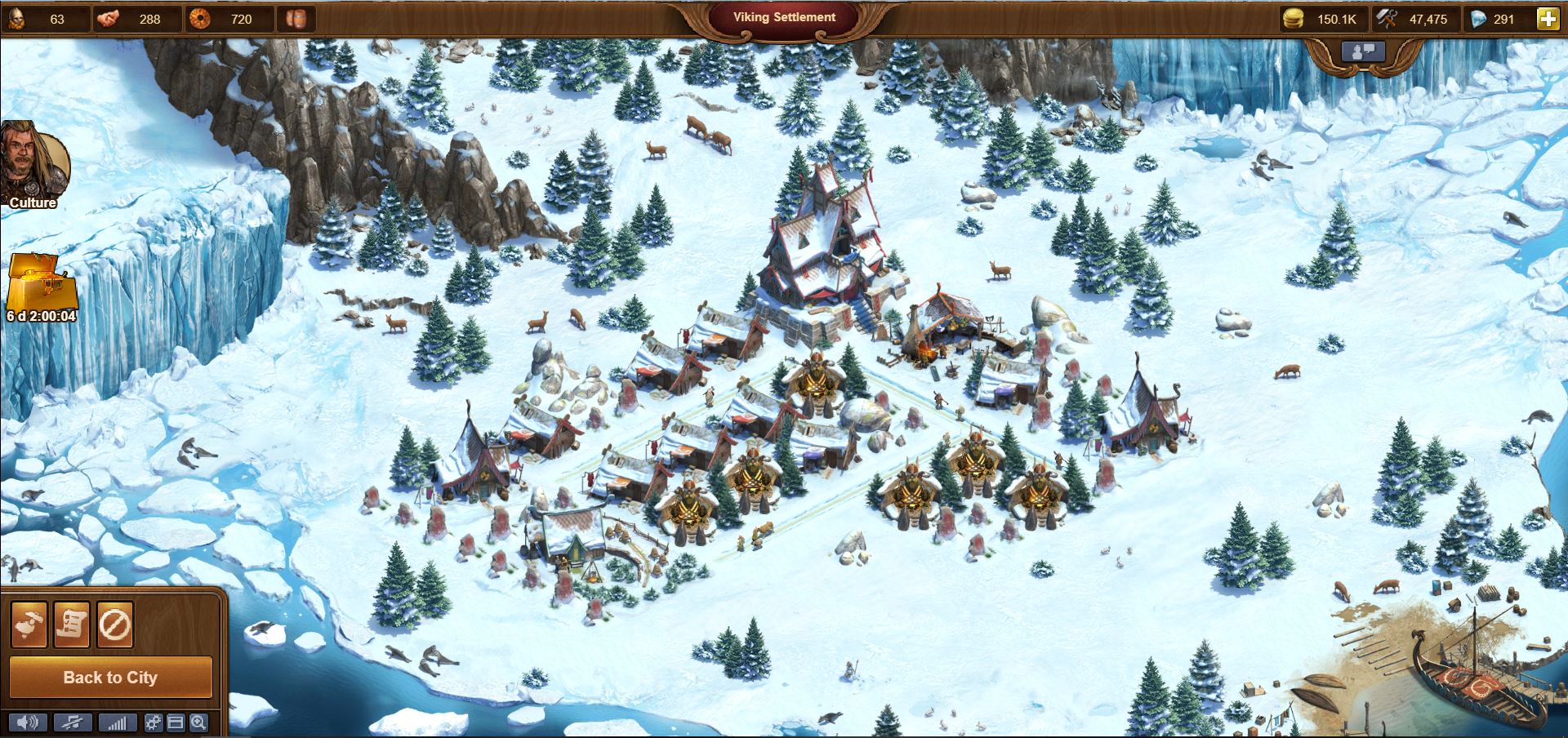Click the Viking Settlement title banner
Screen dimensions: 1568x738
(784, 17)
